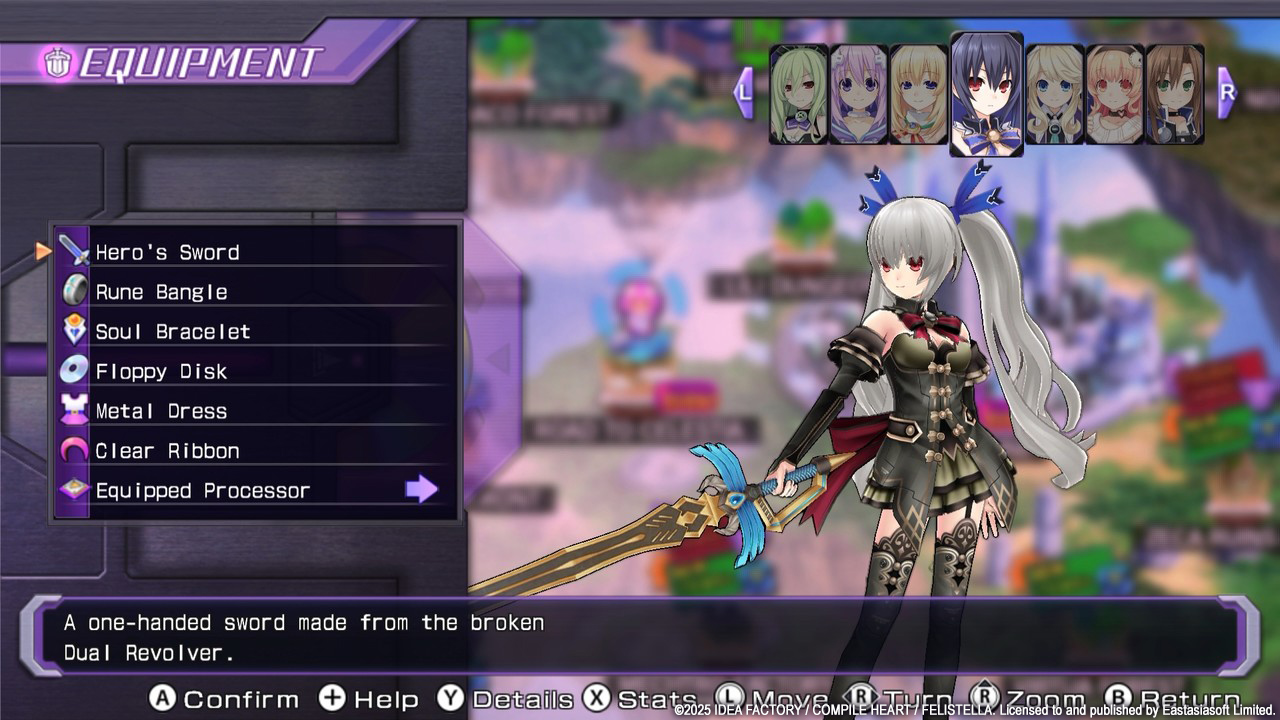This screenshot has height=720, width=1280.
Task: Switch to the green-haired character portrait
Action: click(798, 94)
